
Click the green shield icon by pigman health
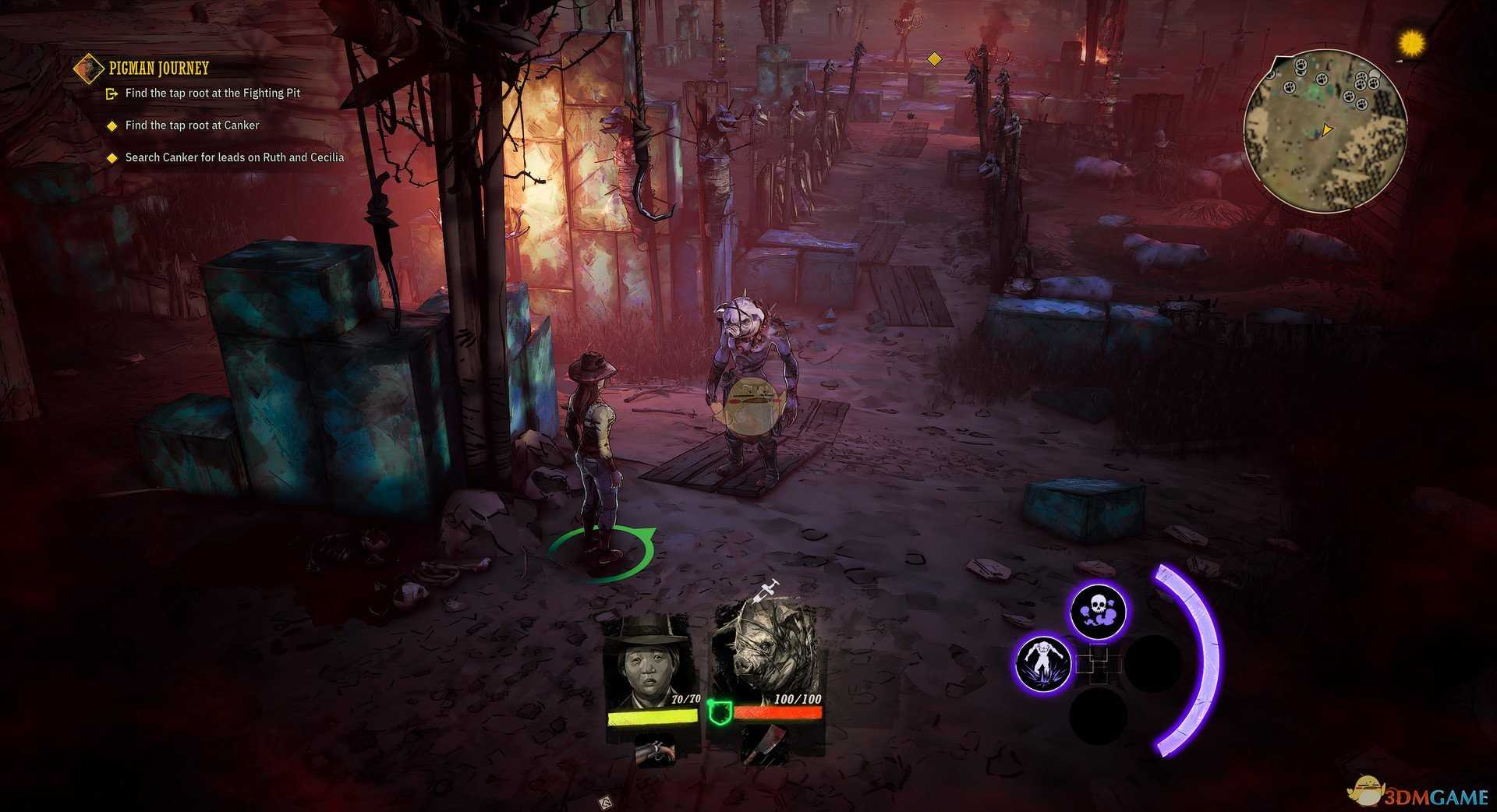point(717,711)
